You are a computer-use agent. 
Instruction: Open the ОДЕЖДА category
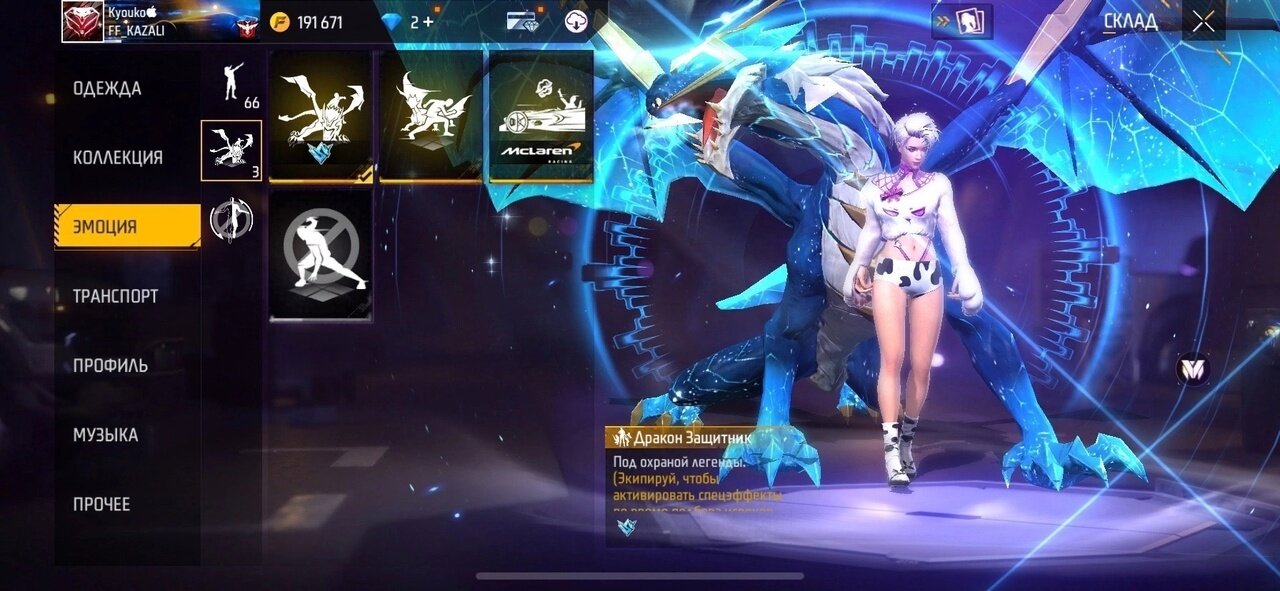coord(107,89)
